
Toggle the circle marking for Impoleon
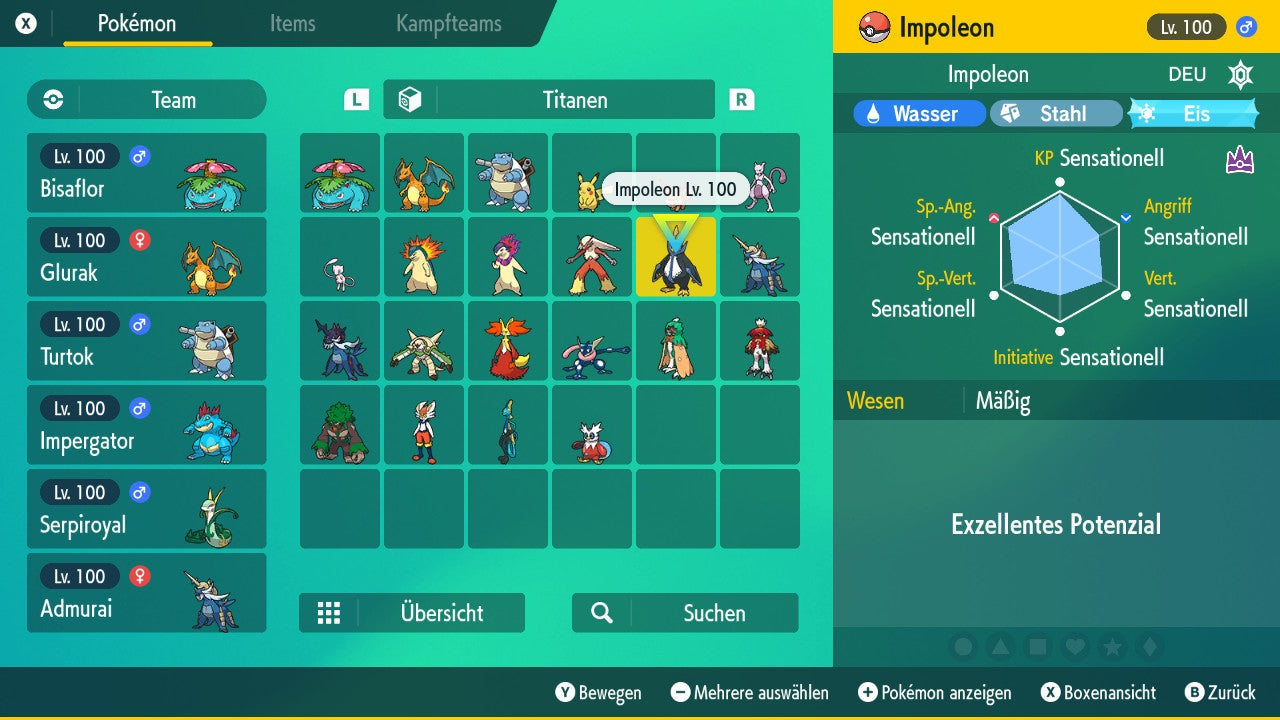click(x=964, y=647)
